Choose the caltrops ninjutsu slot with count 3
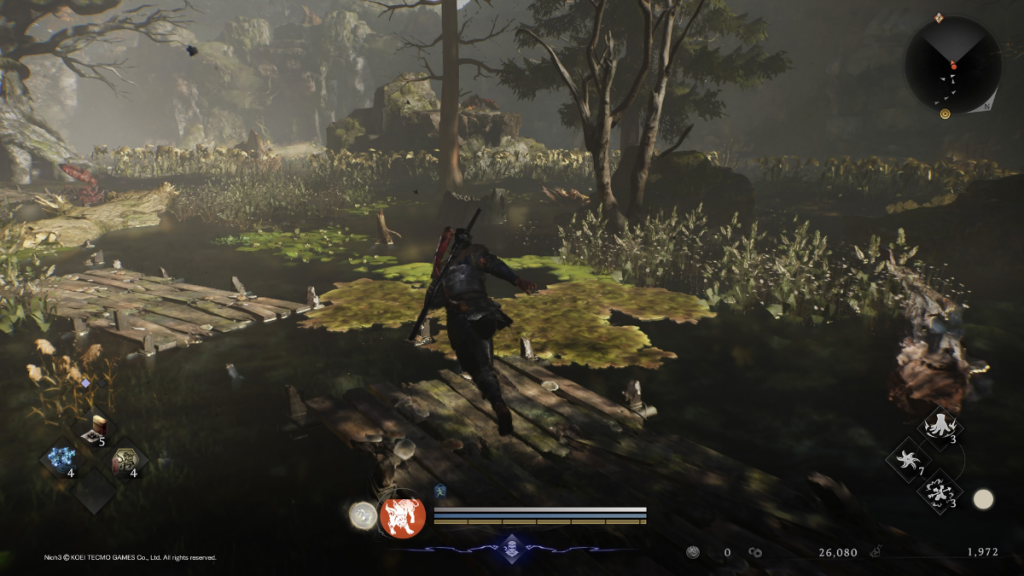Image resolution: width=1024 pixels, height=576 pixels. [x=940, y=428]
